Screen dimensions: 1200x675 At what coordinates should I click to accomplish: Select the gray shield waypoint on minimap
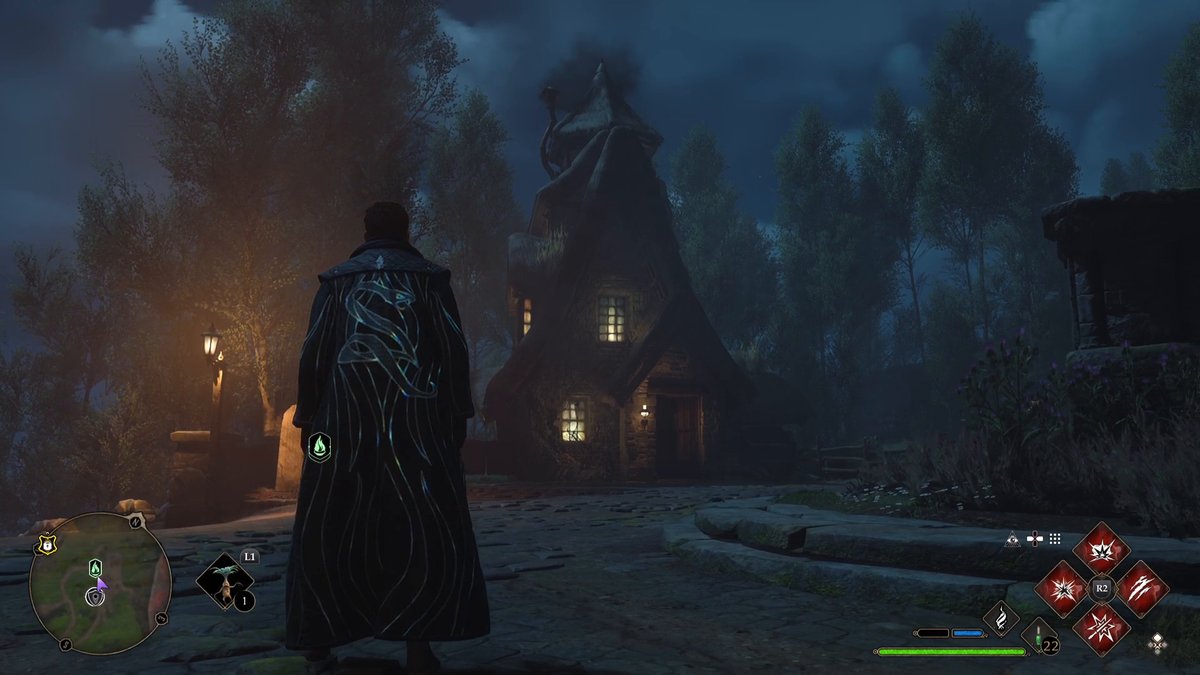coord(95,597)
